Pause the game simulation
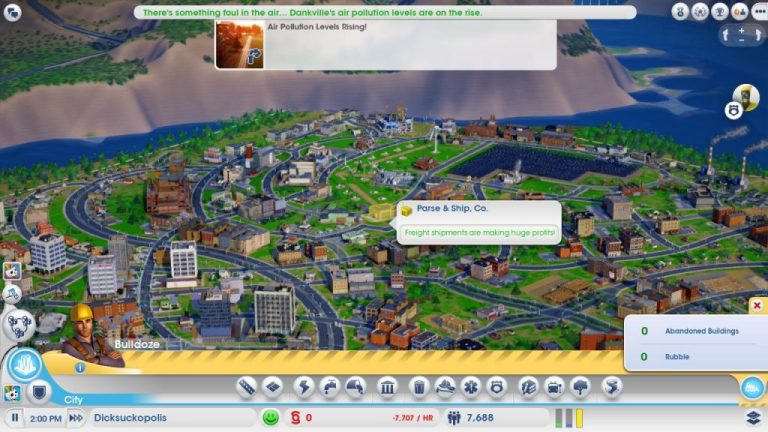Image resolution: width=768 pixels, height=432 pixels. click(x=15, y=418)
